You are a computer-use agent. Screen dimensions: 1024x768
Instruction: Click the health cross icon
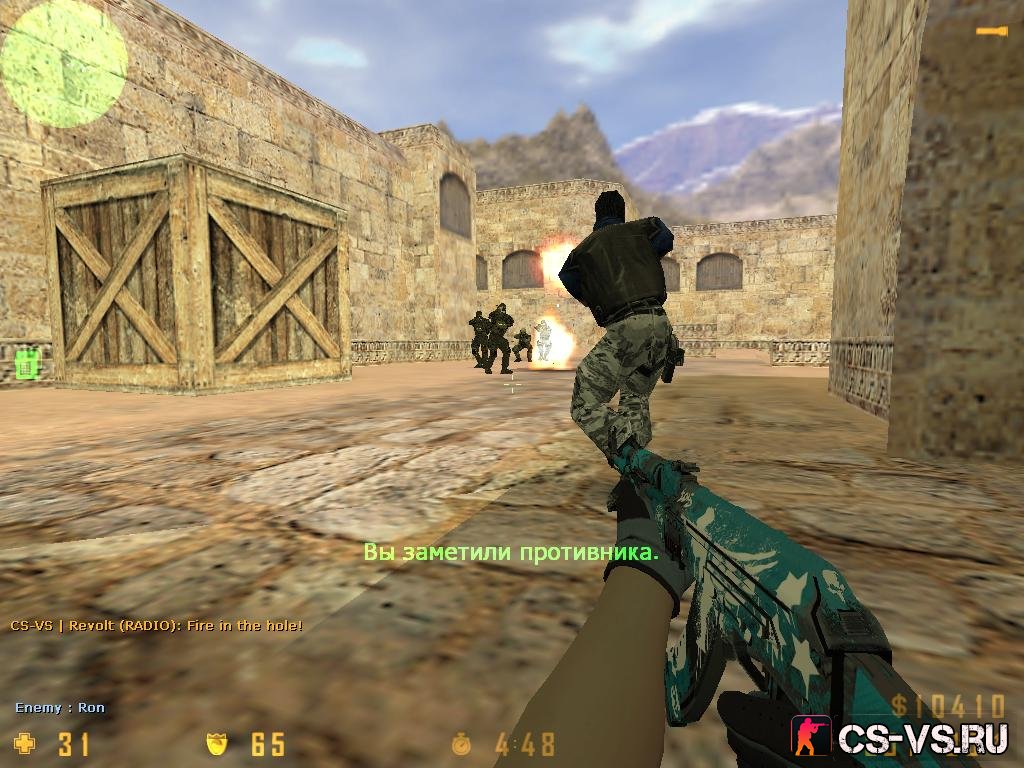(23, 743)
